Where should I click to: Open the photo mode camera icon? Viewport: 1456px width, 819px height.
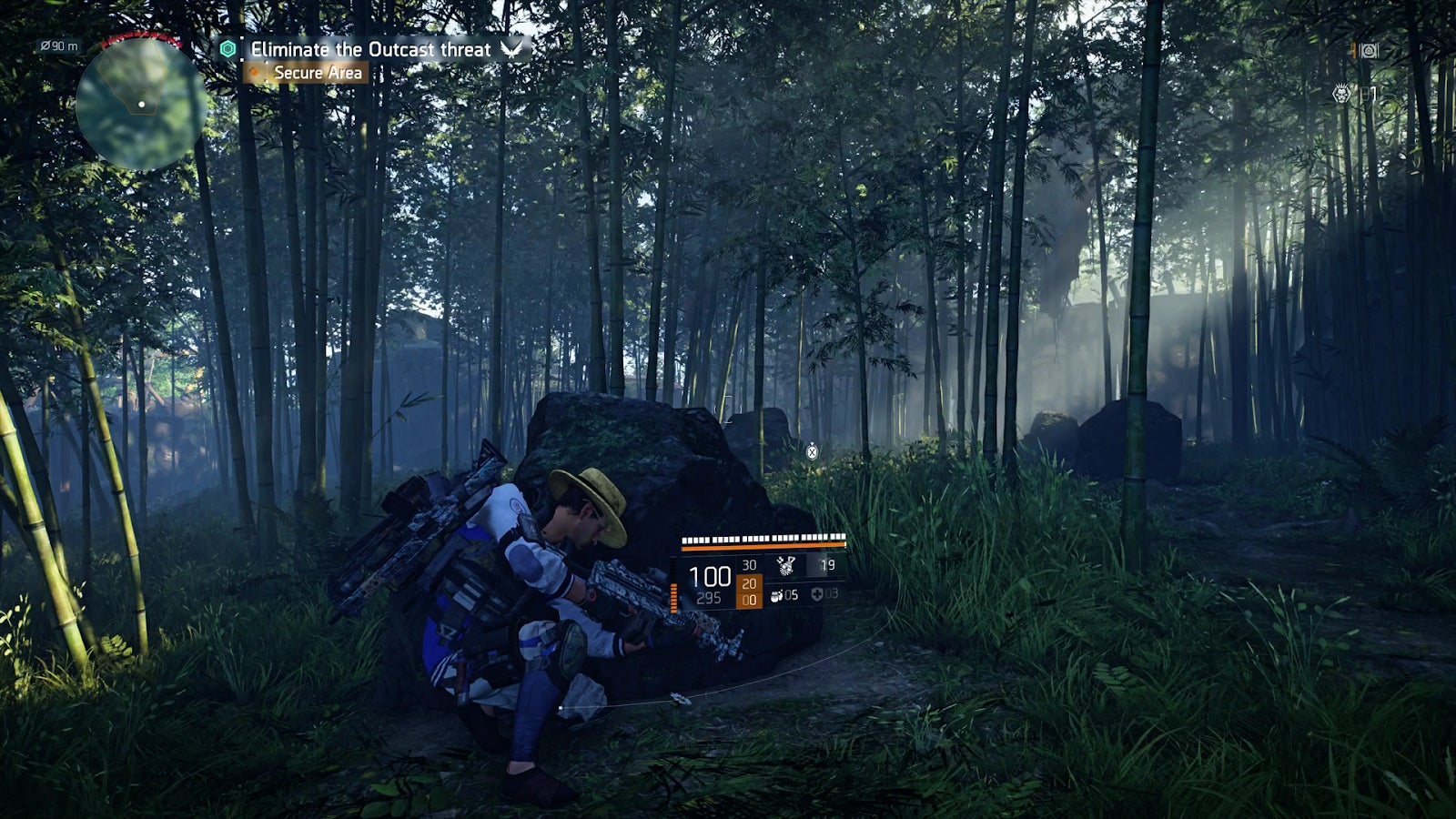[1368, 51]
